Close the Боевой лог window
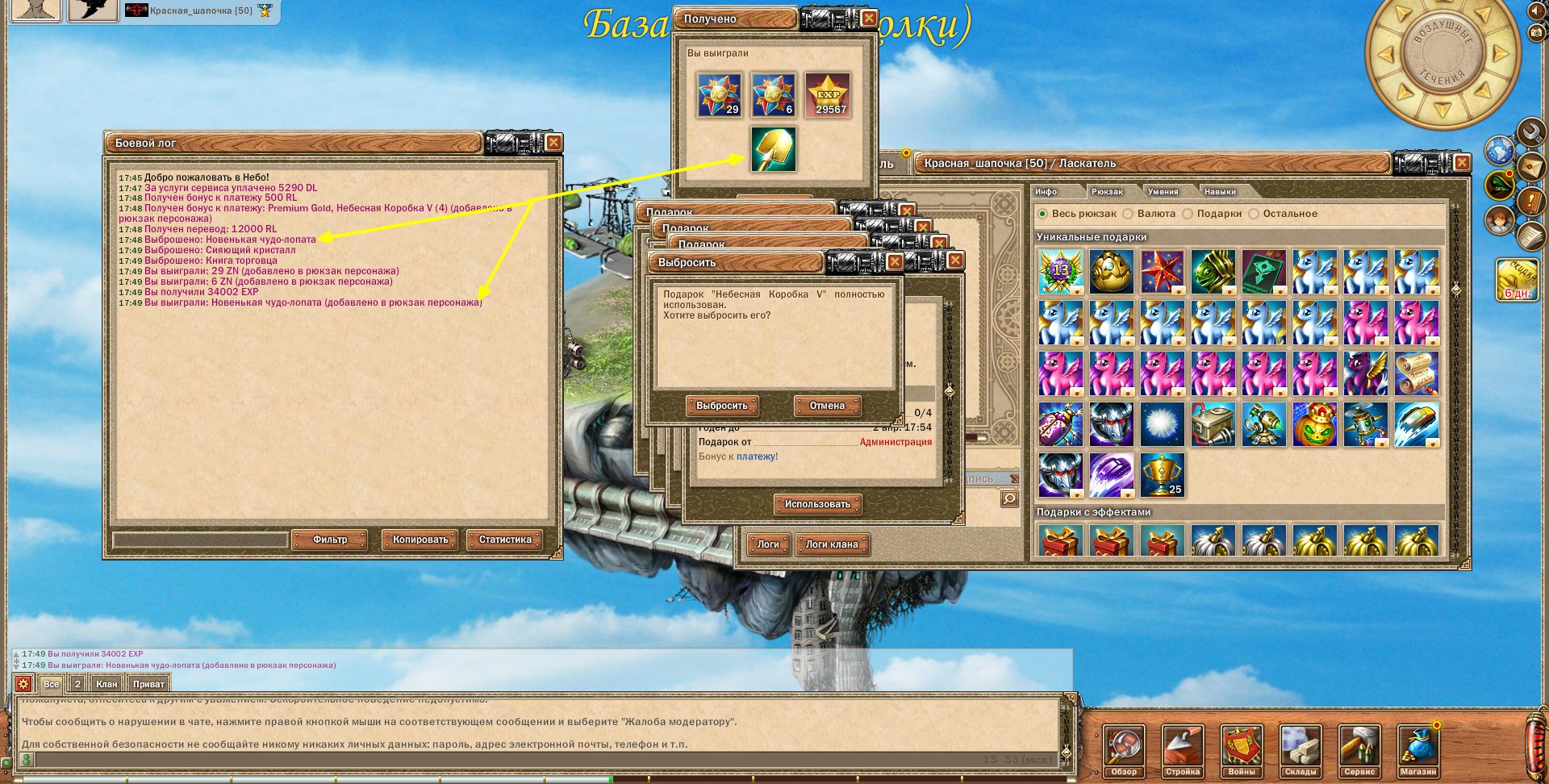1549x784 pixels. coord(553,143)
